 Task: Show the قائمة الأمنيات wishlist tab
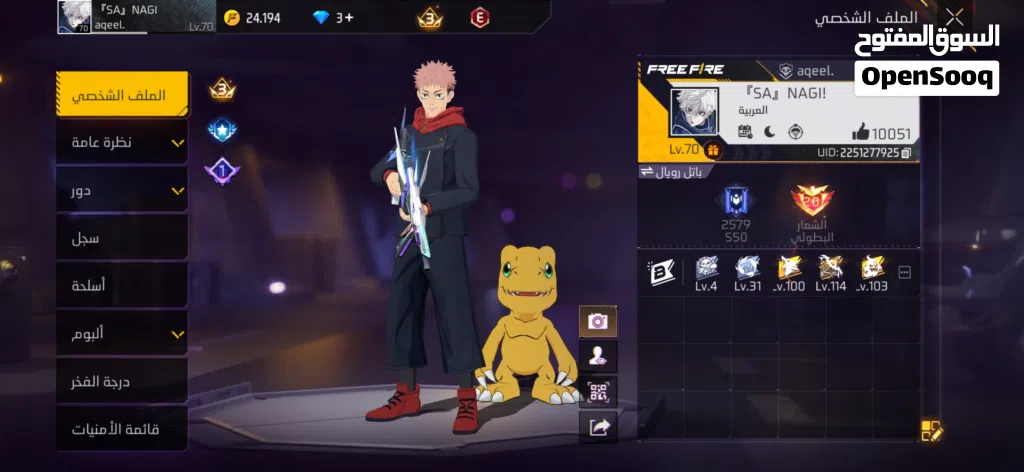[122, 429]
